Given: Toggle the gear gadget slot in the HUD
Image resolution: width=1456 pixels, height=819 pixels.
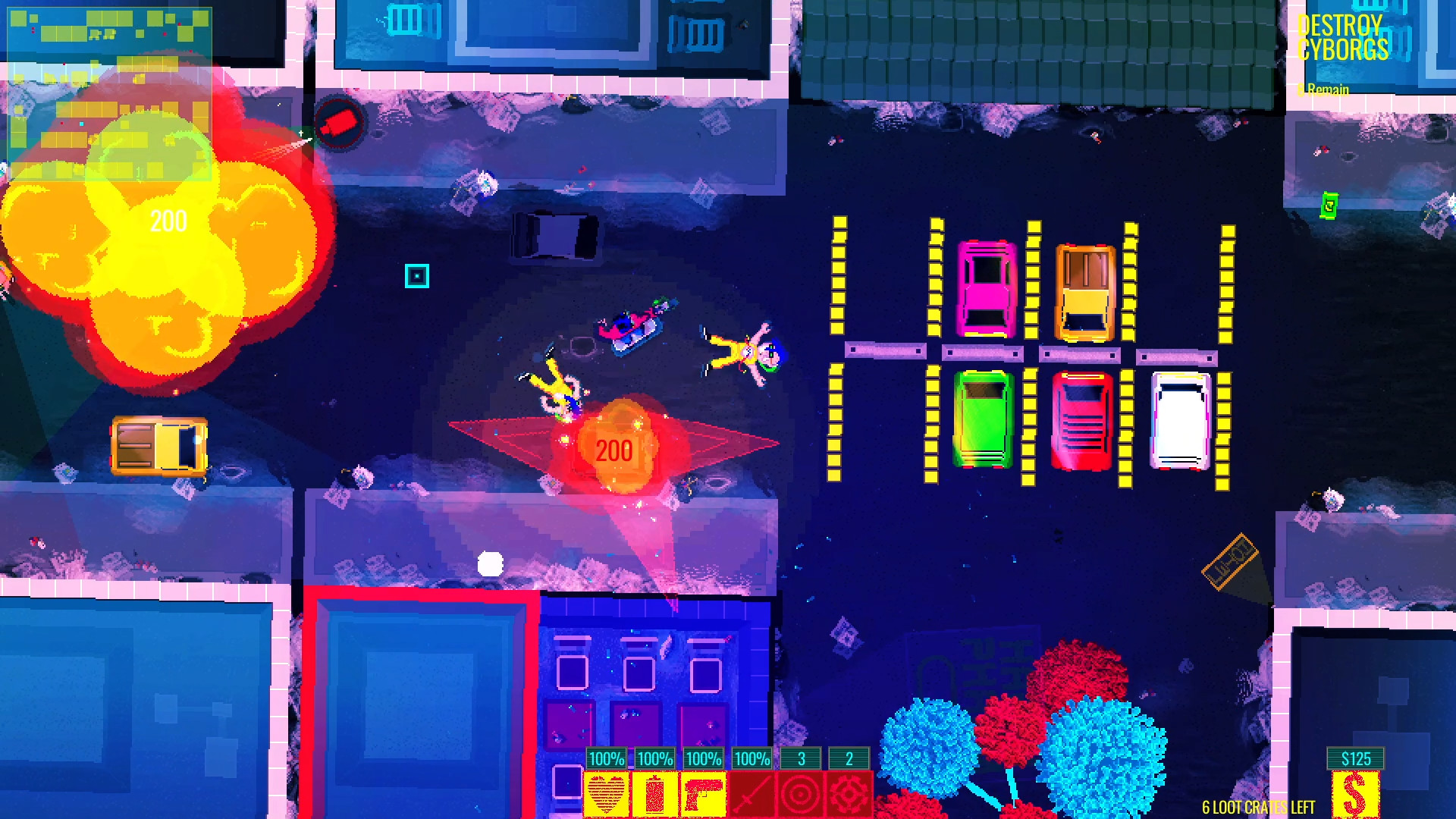Looking at the screenshot, I should point(848,791).
